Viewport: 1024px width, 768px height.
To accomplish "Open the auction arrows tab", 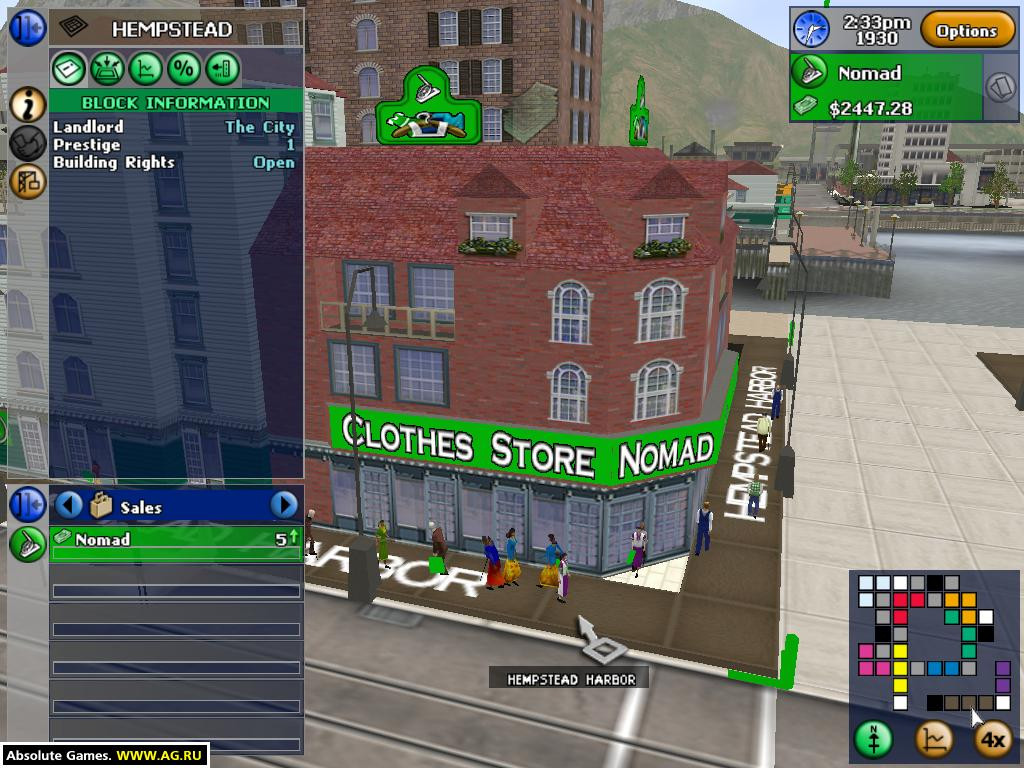I will [x=107, y=68].
